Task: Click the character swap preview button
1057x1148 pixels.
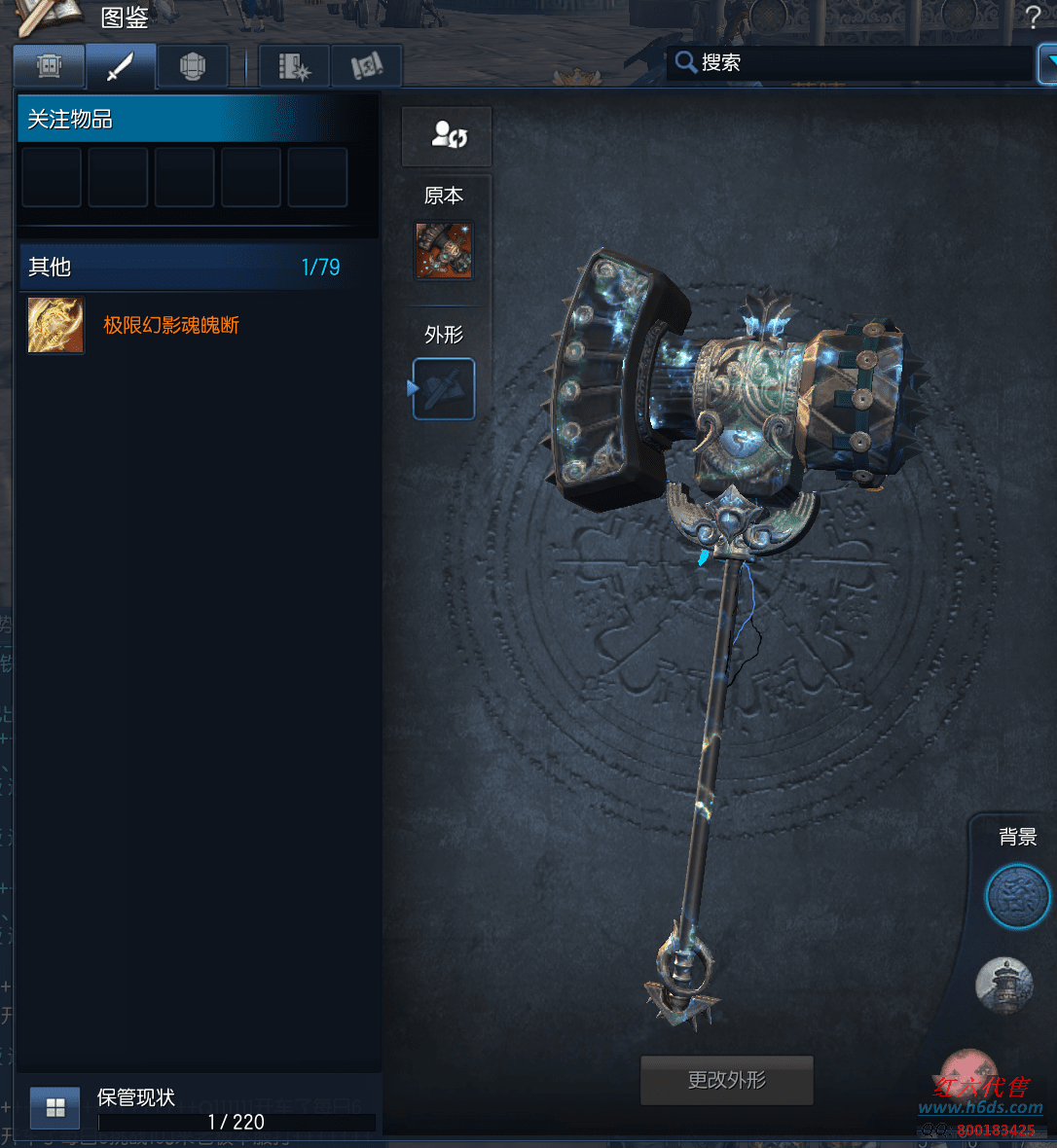Action: [x=447, y=136]
